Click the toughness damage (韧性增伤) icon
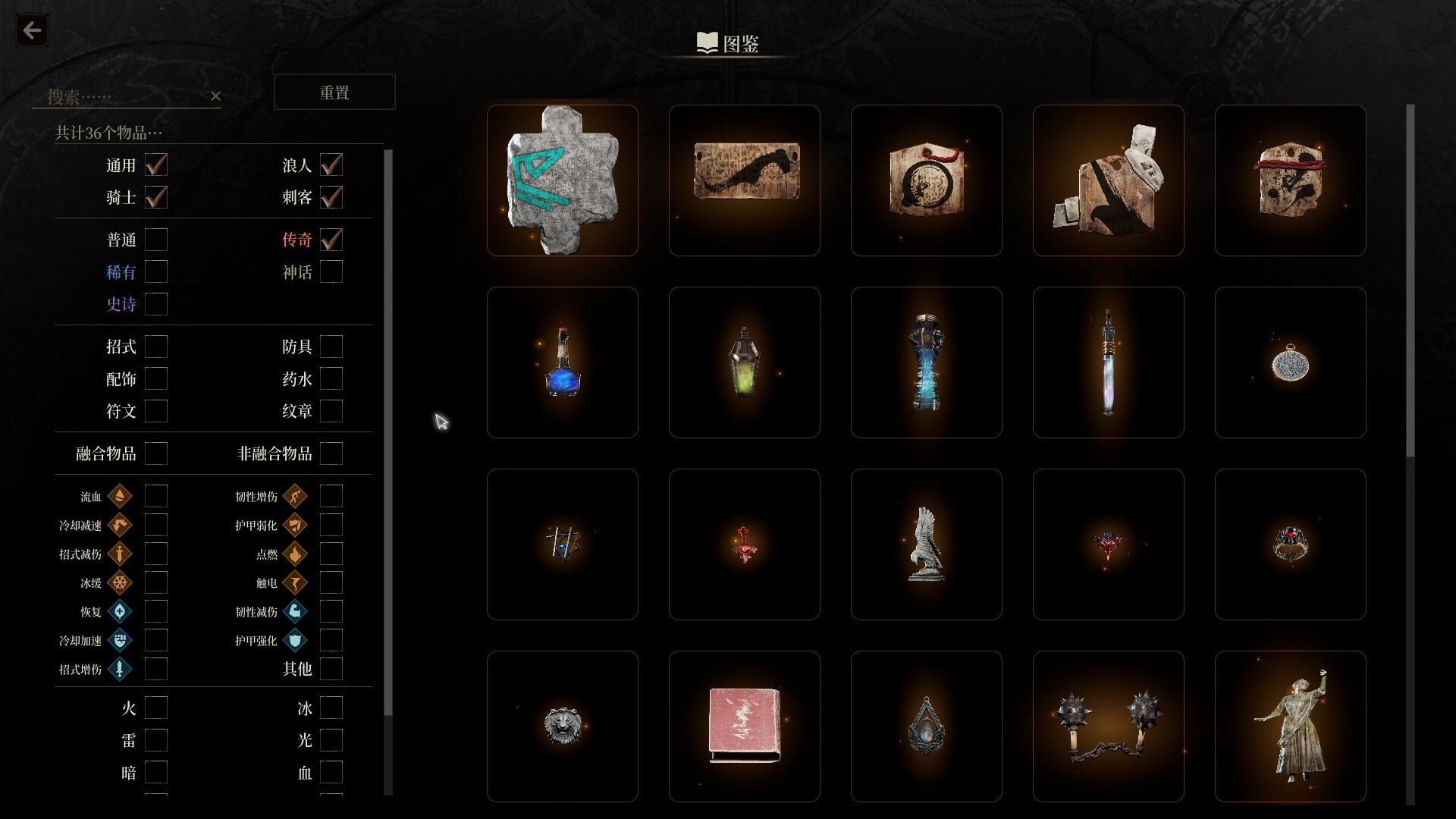1456x819 pixels. coord(294,496)
